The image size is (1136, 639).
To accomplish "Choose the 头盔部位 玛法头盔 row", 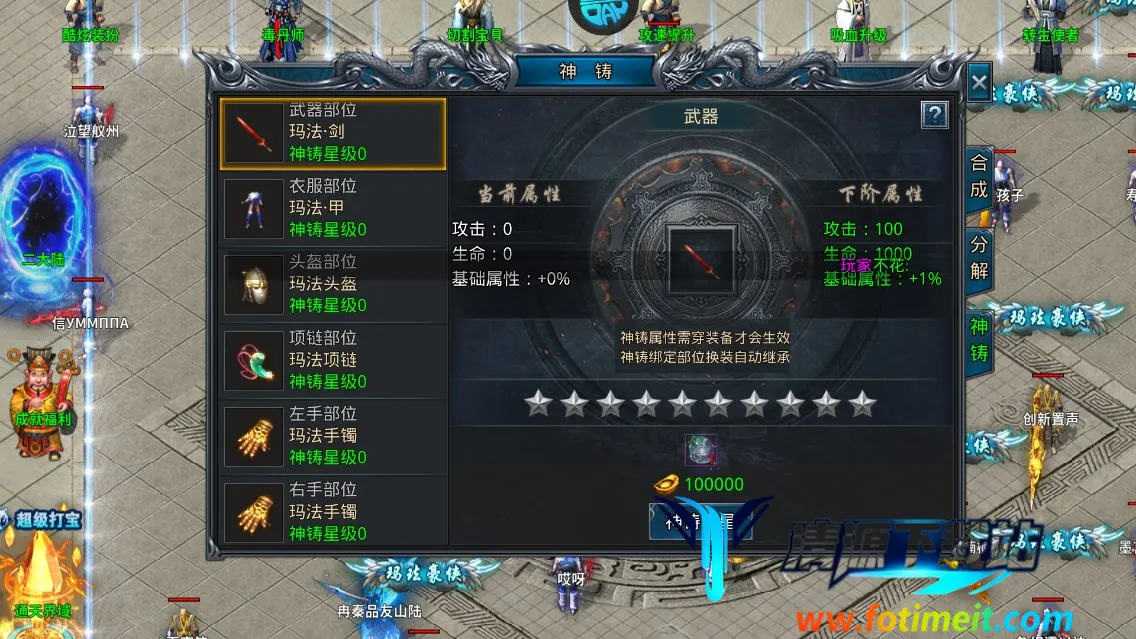I will pyautogui.click(x=332, y=285).
